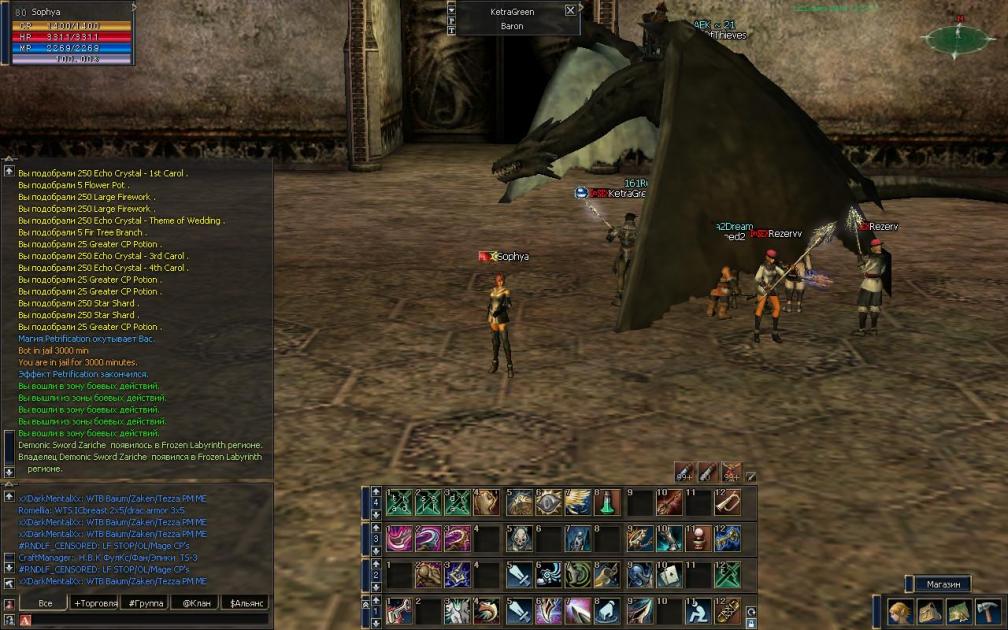
Task: Open the inventory bag icon
Action: click(x=930, y=611)
